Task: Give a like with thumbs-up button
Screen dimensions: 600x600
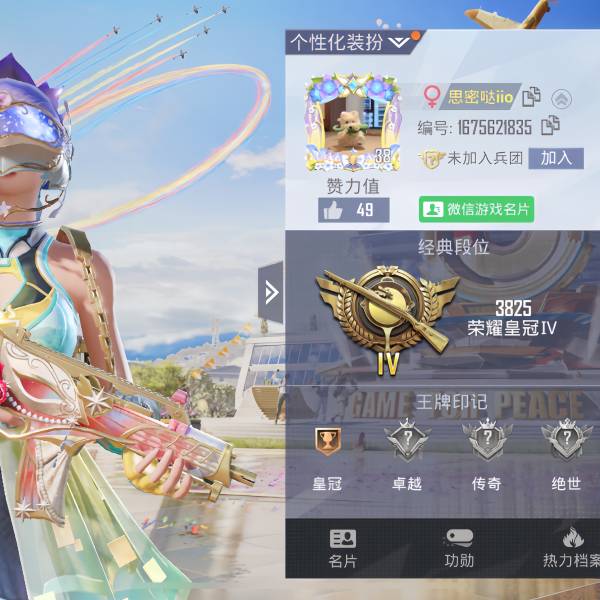Action: (x=353, y=209)
